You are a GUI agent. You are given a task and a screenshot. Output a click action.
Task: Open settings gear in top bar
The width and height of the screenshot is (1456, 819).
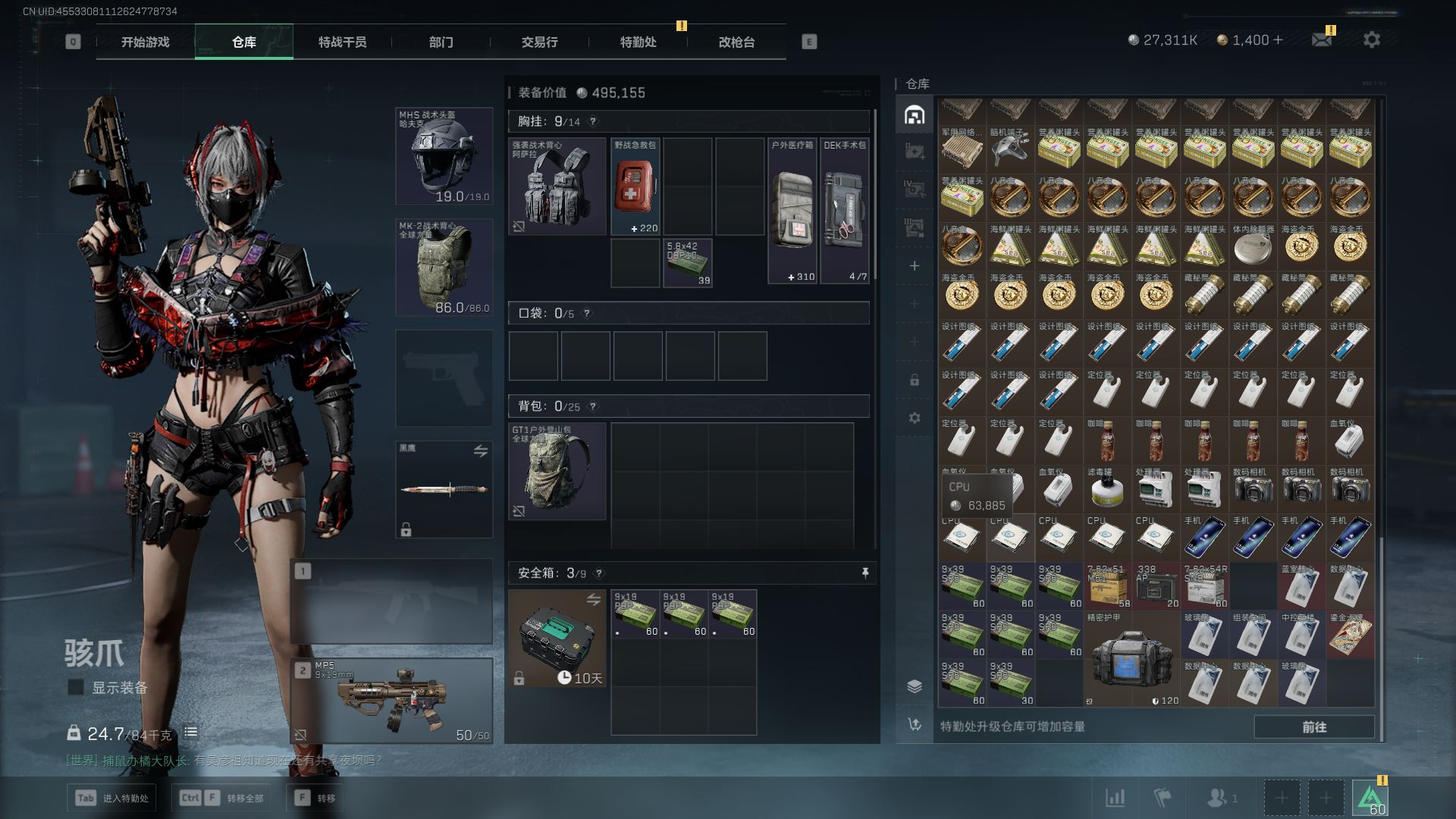(x=1371, y=39)
